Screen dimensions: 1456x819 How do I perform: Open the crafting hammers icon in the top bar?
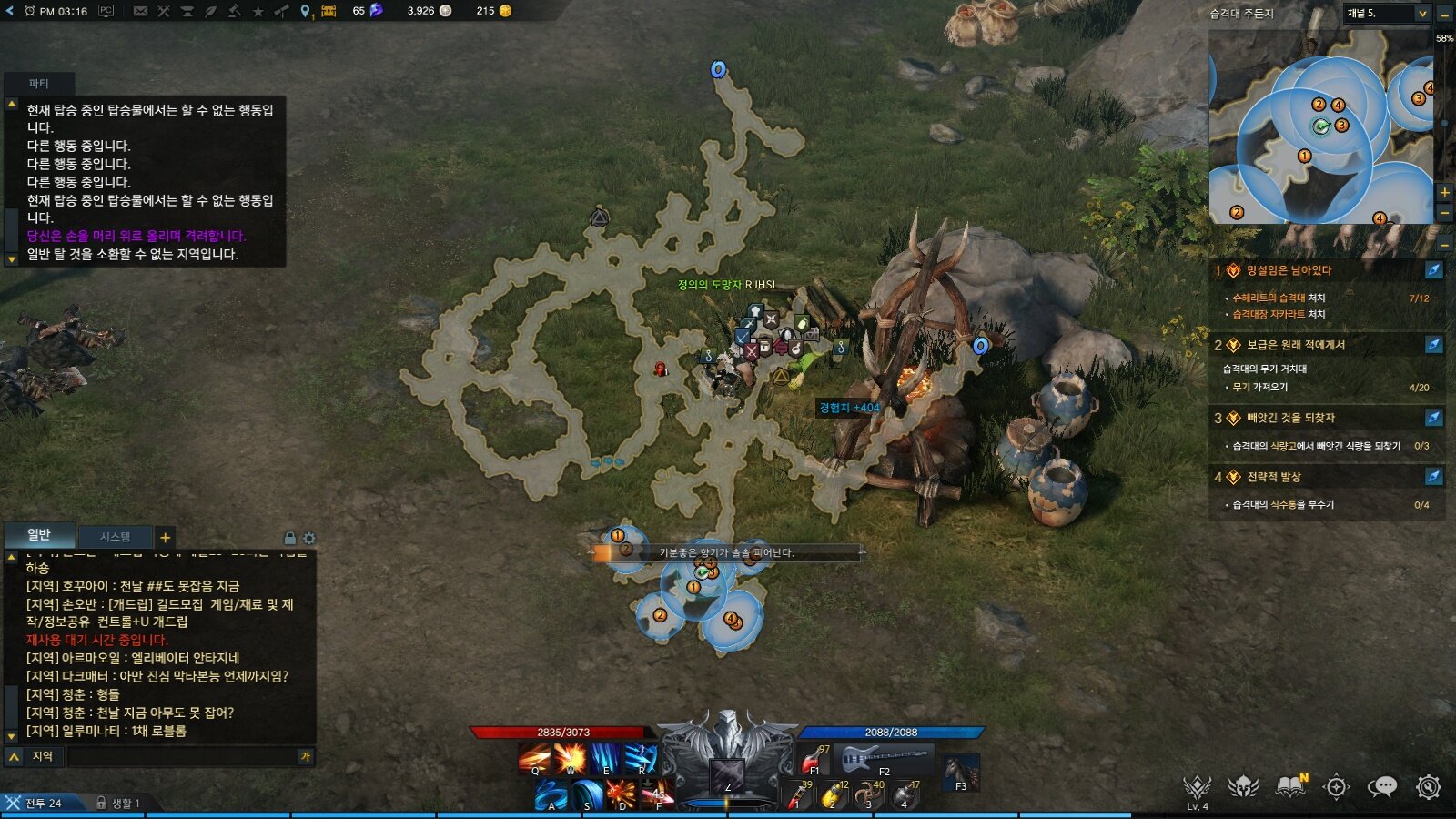click(164, 12)
